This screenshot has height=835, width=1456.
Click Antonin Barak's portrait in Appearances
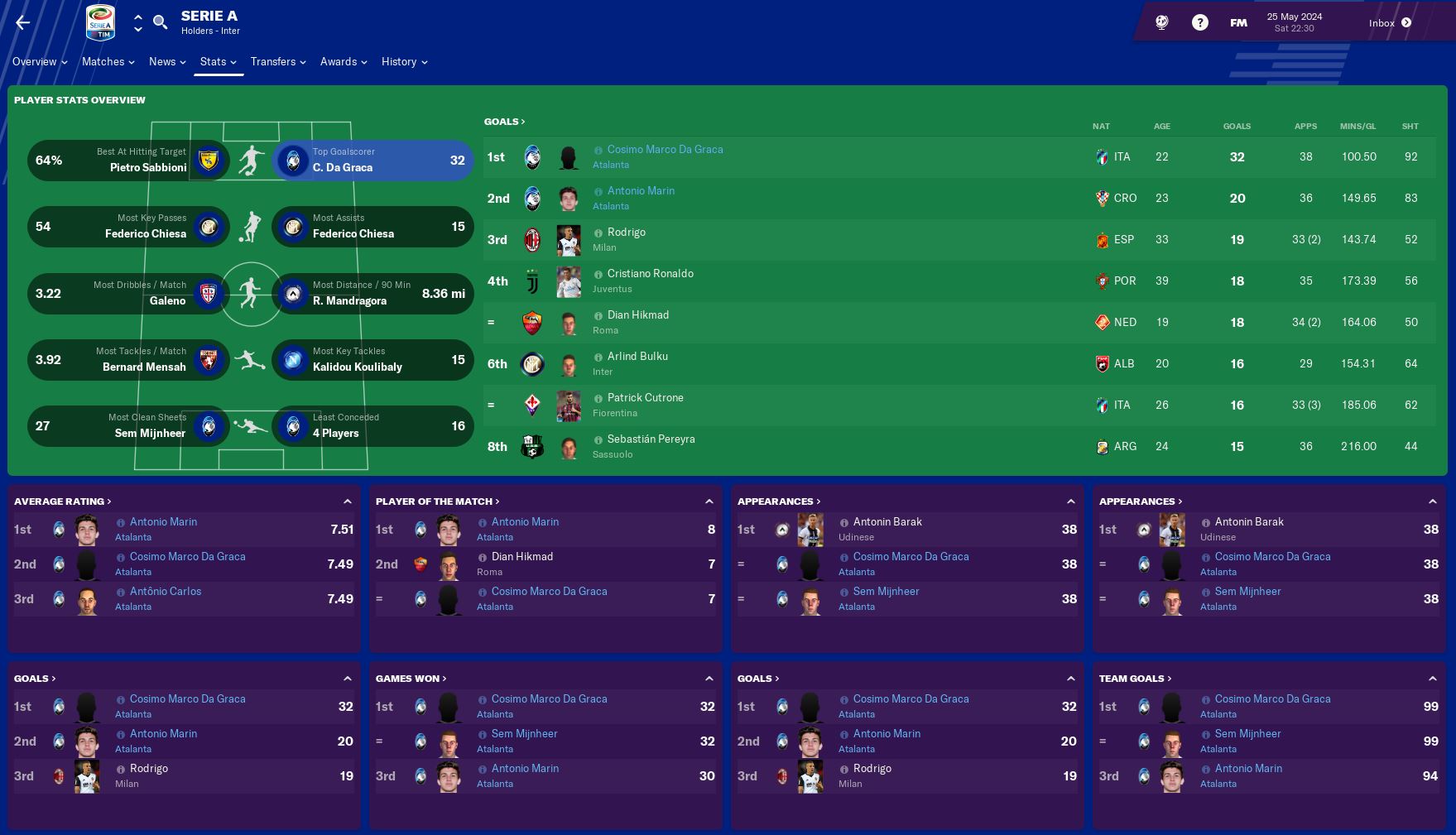[811, 530]
